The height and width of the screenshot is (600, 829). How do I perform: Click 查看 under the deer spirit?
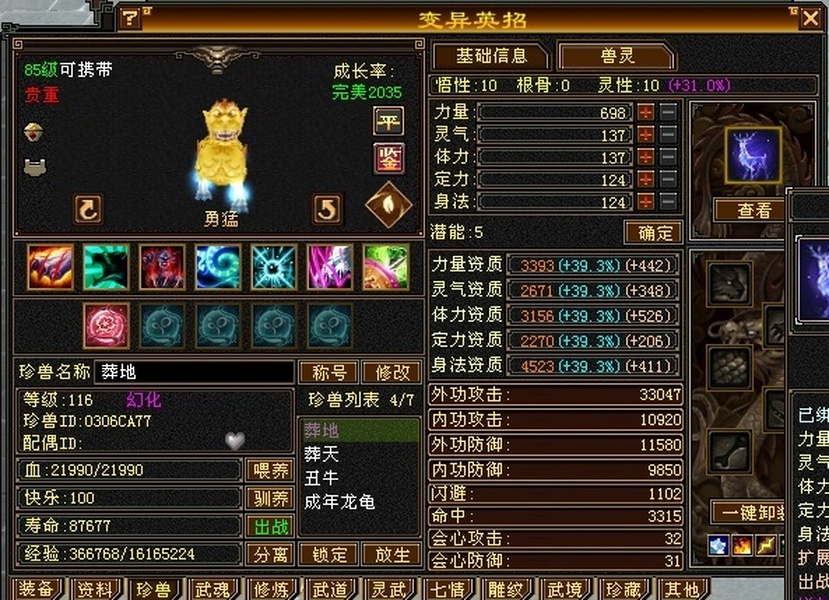754,210
